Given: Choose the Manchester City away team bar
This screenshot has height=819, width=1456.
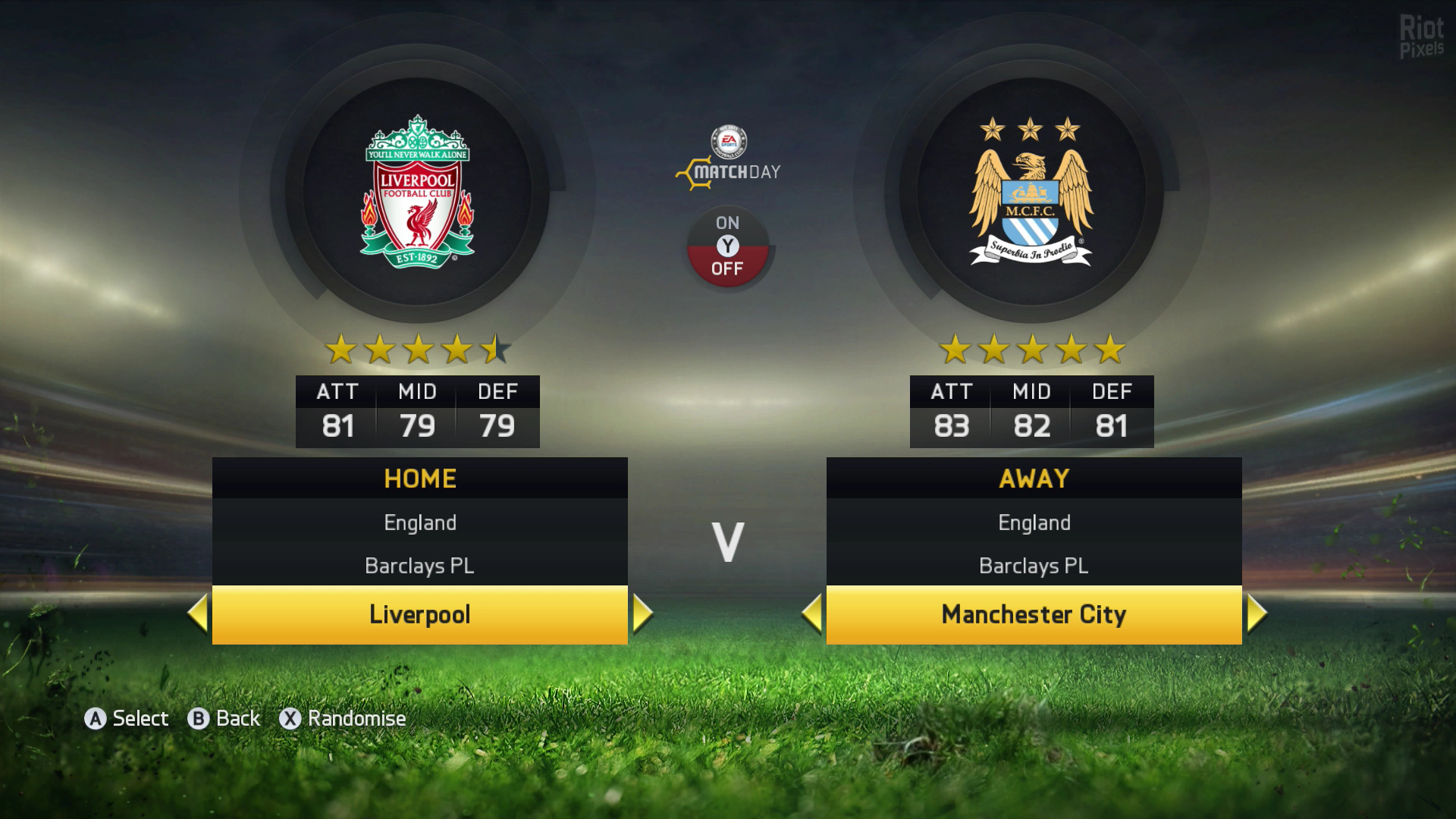Looking at the screenshot, I should [1034, 614].
